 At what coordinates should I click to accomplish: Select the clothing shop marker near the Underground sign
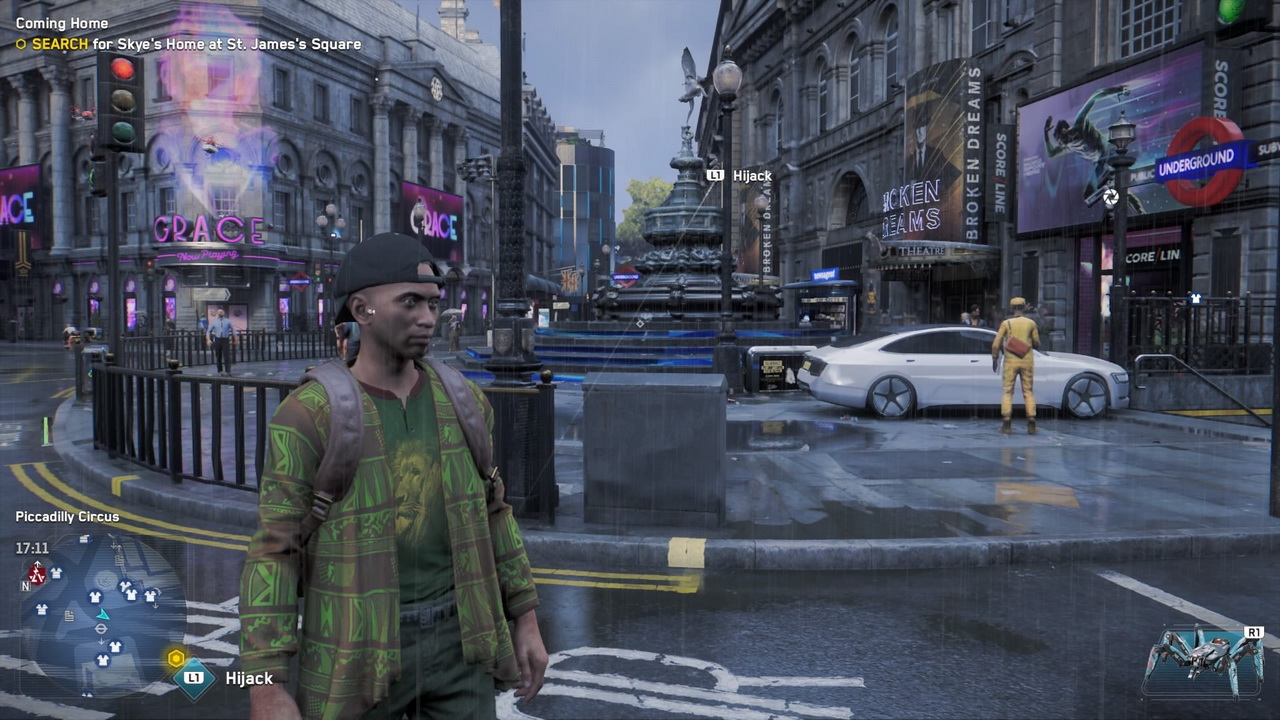[1195, 298]
